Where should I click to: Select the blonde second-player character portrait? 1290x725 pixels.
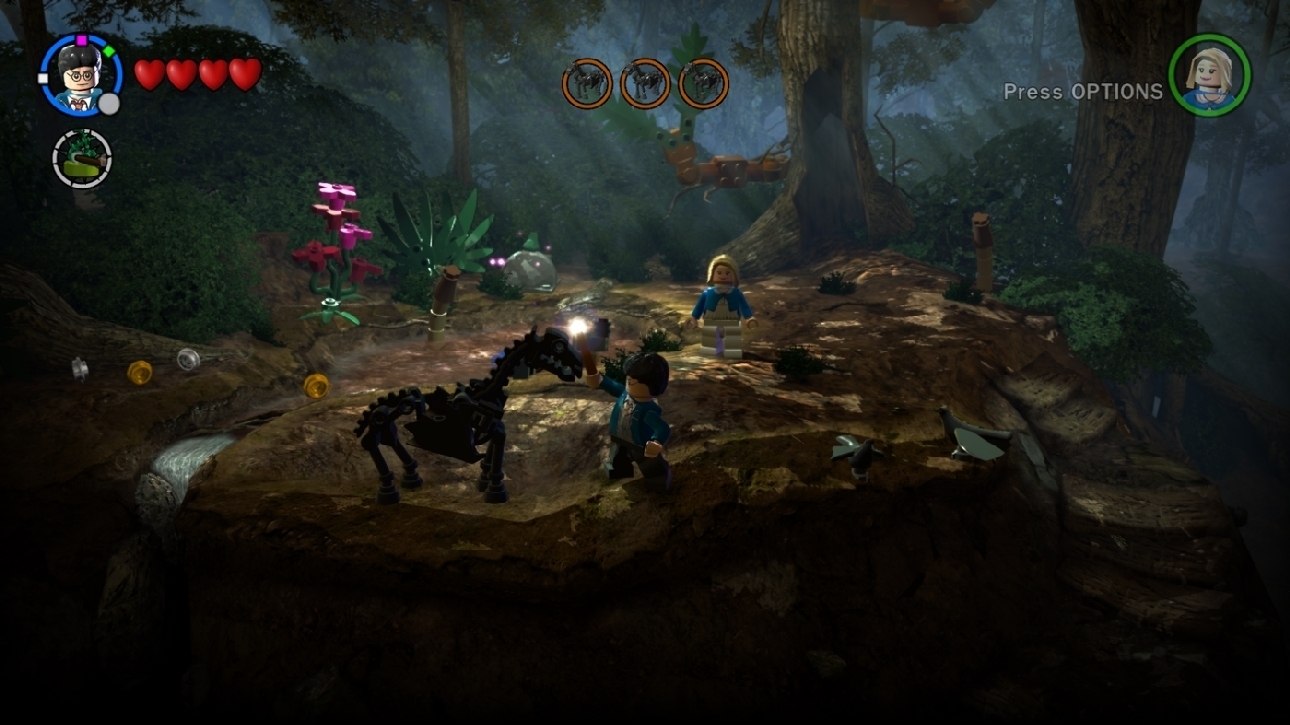pos(1209,76)
